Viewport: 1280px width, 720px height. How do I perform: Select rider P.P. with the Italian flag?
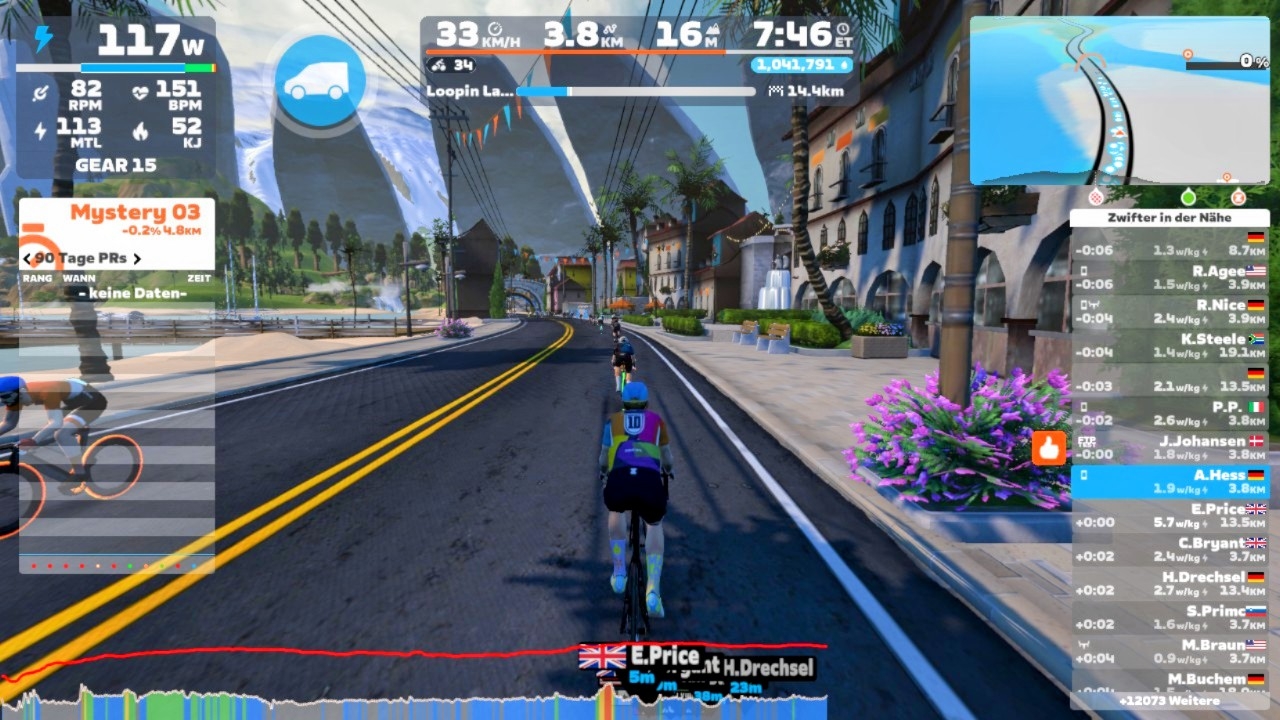point(1169,414)
